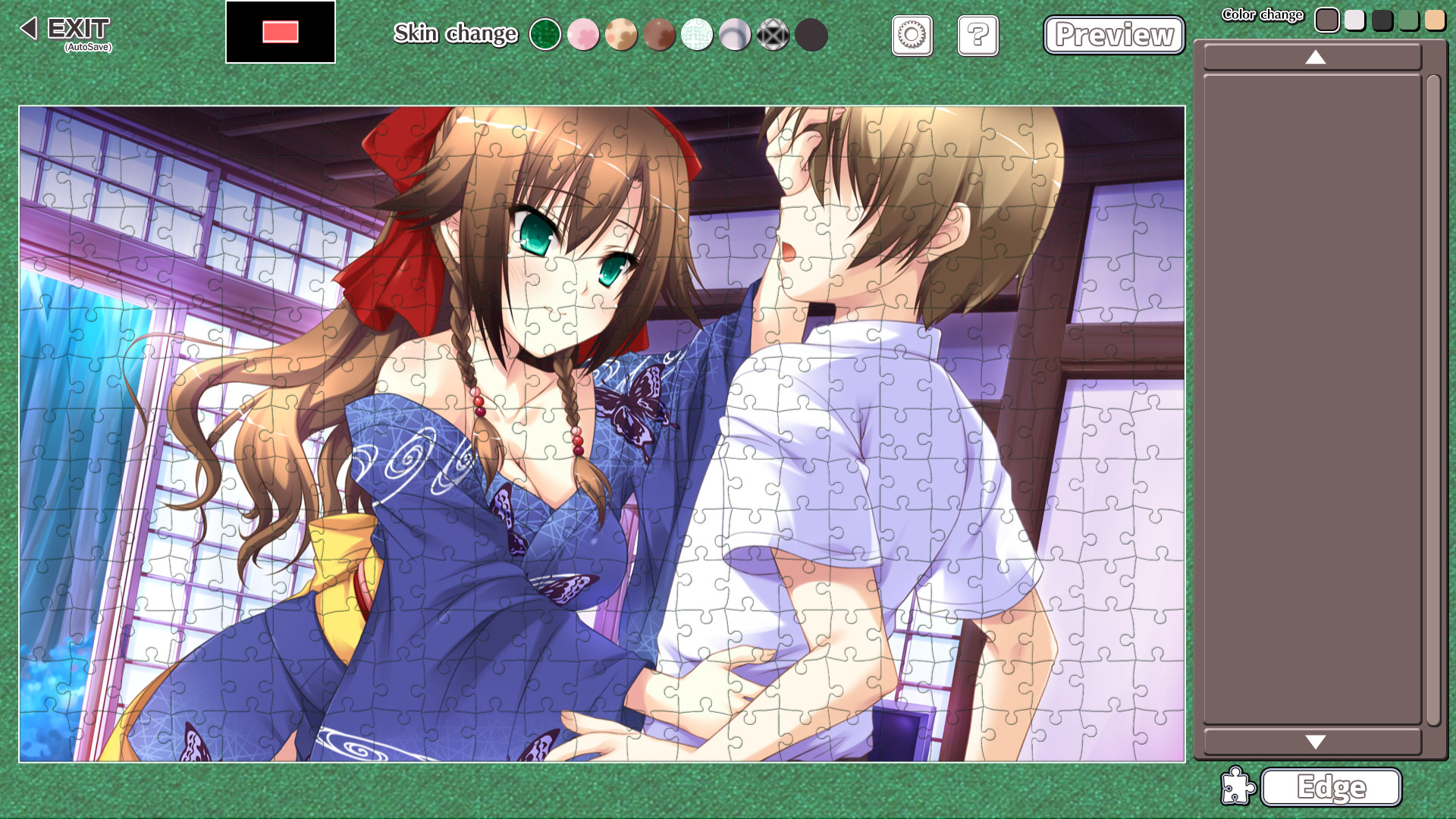The image size is (1456, 819).
Task: Select the tan clover skin pattern
Action: pyautogui.click(x=621, y=34)
